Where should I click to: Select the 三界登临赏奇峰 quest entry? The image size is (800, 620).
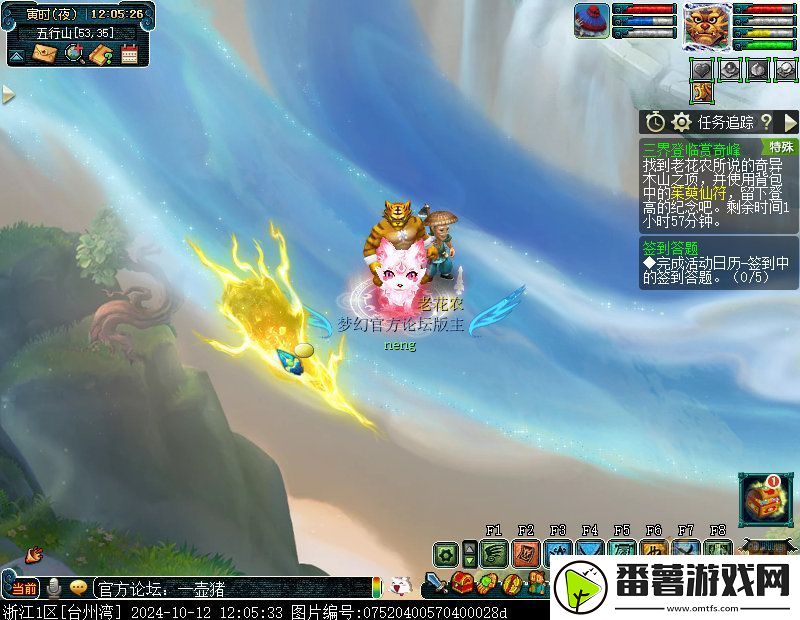point(692,147)
